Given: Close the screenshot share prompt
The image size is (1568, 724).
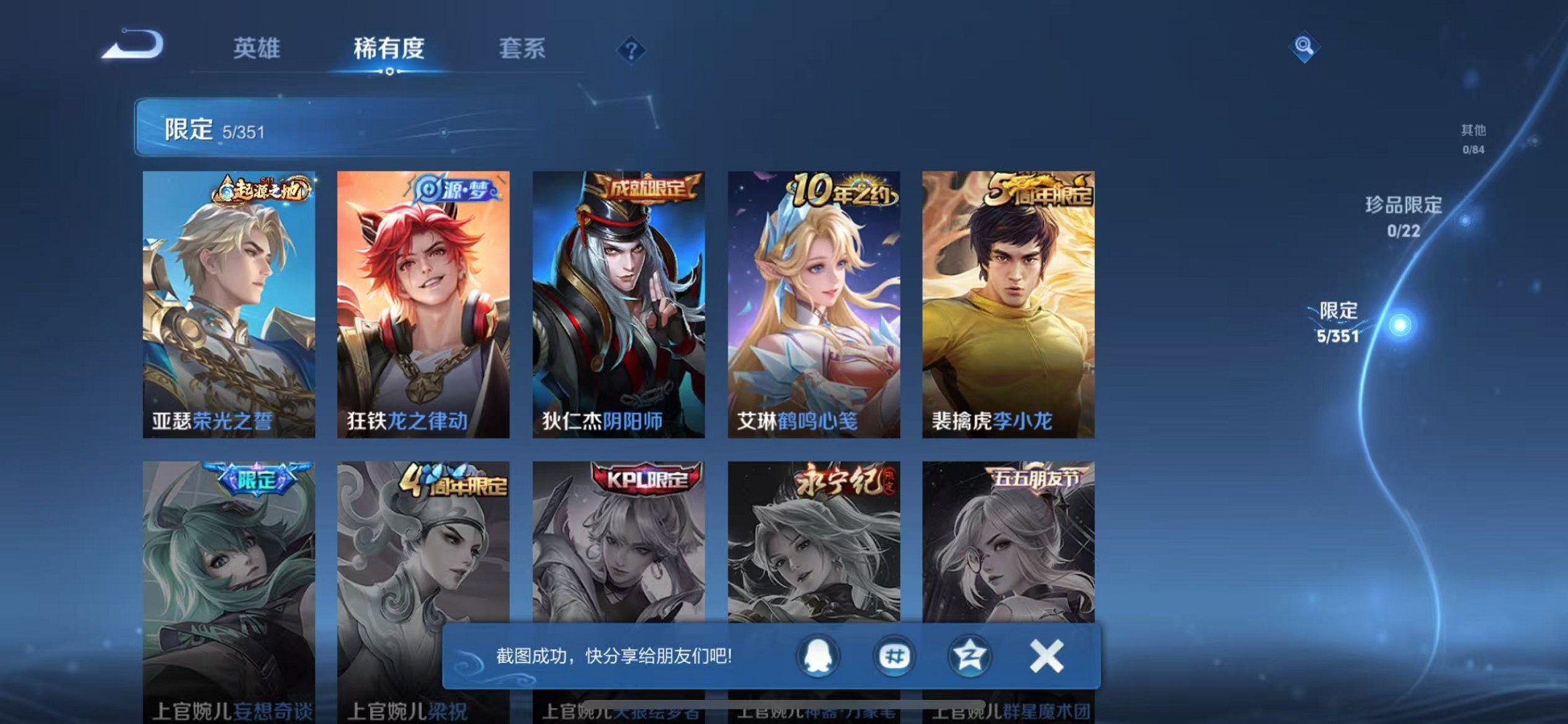Looking at the screenshot, I should tap(1045, 655).
